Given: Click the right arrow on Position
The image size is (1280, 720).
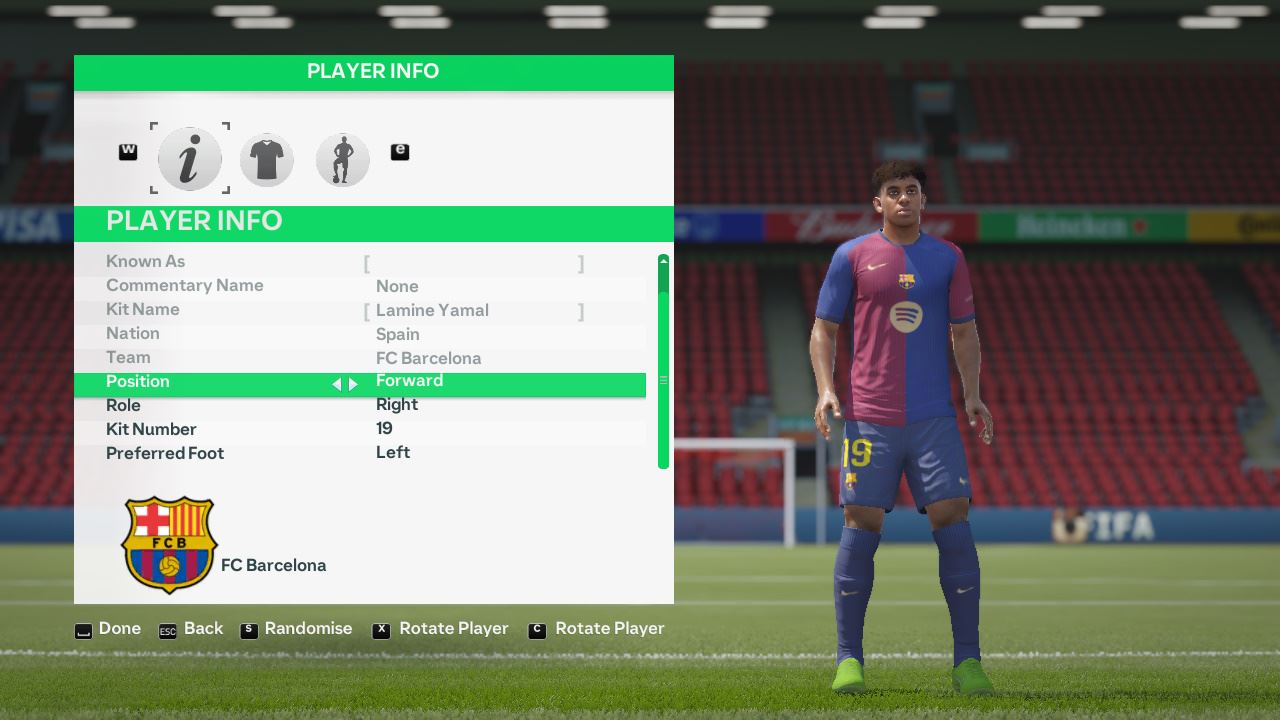Looking at the screenshot, I should pos(353,384).
